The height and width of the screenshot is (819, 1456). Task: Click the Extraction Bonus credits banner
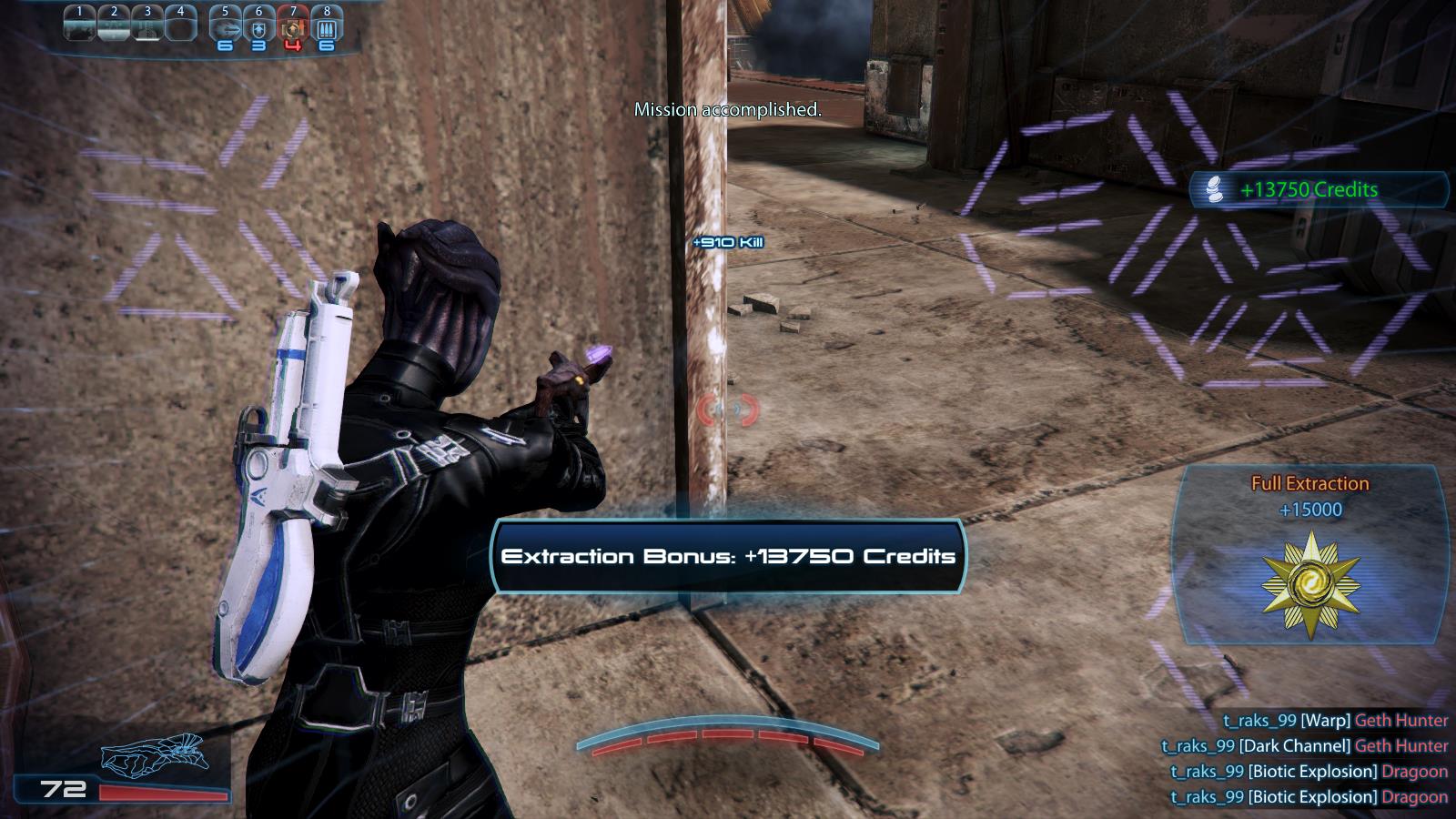[x=728, y=556]
